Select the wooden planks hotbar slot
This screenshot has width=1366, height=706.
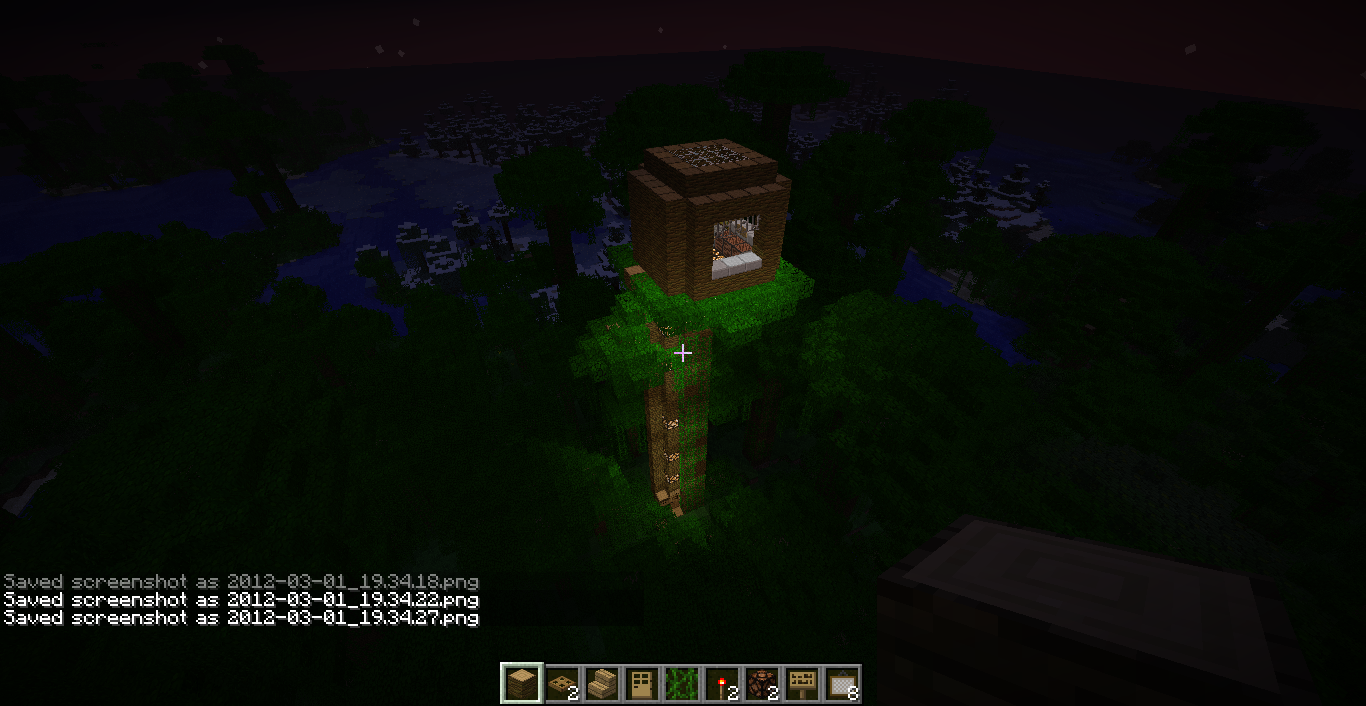point(521,684)
